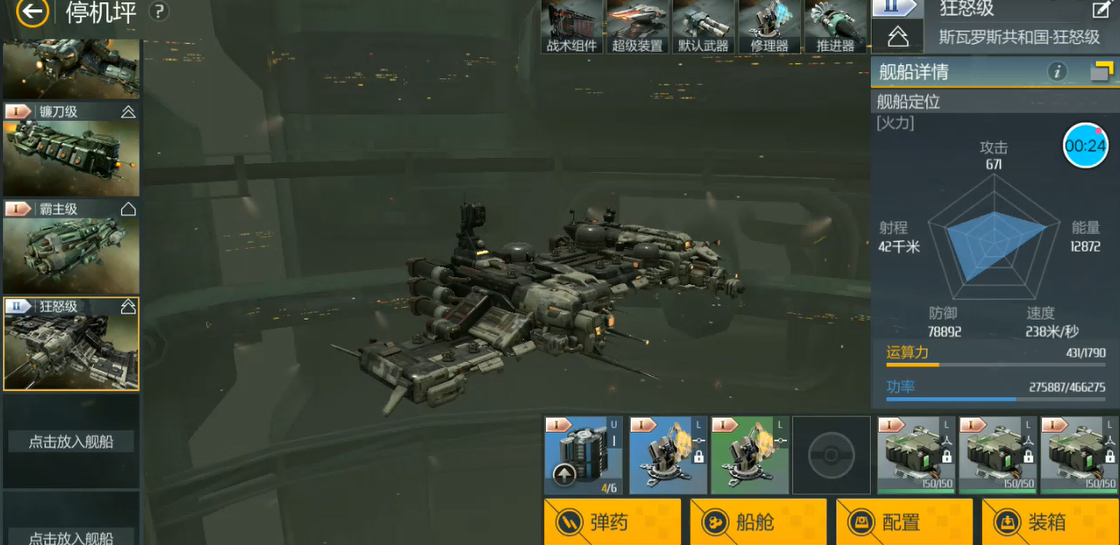Open the 战术组件 category
The image size is (1120, 545).
571,27
